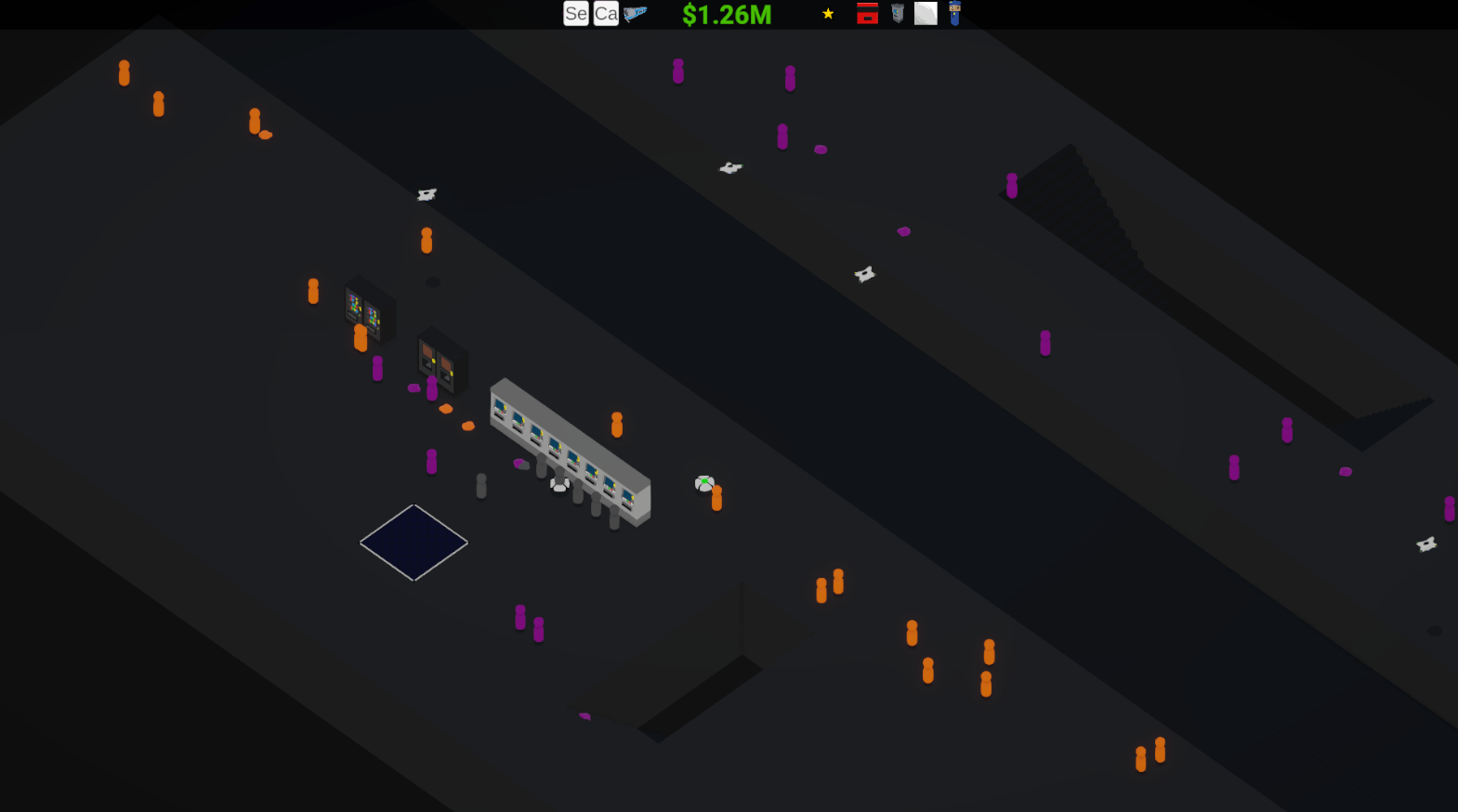Click the beach ball beside the gates
Viewport: 1458px width, 812px height.
pyautogui.click(x=704, y=484)
